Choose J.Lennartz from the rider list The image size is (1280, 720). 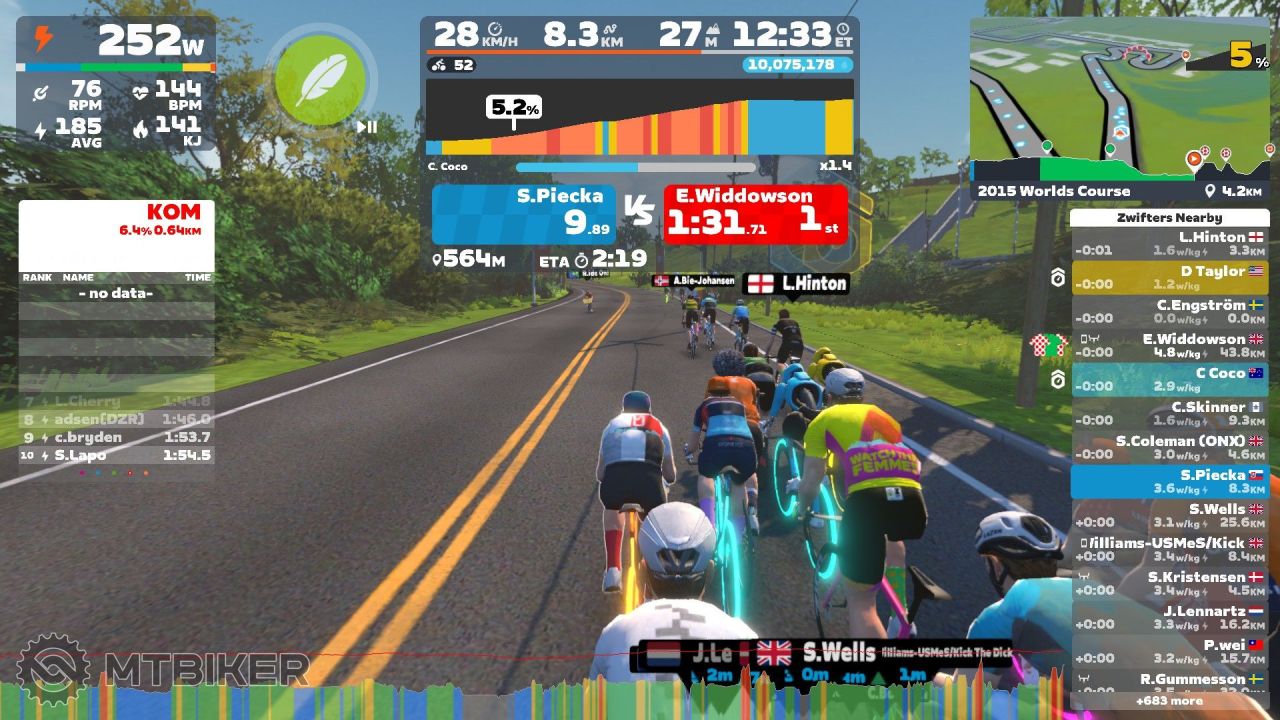tap(1168, 618)
